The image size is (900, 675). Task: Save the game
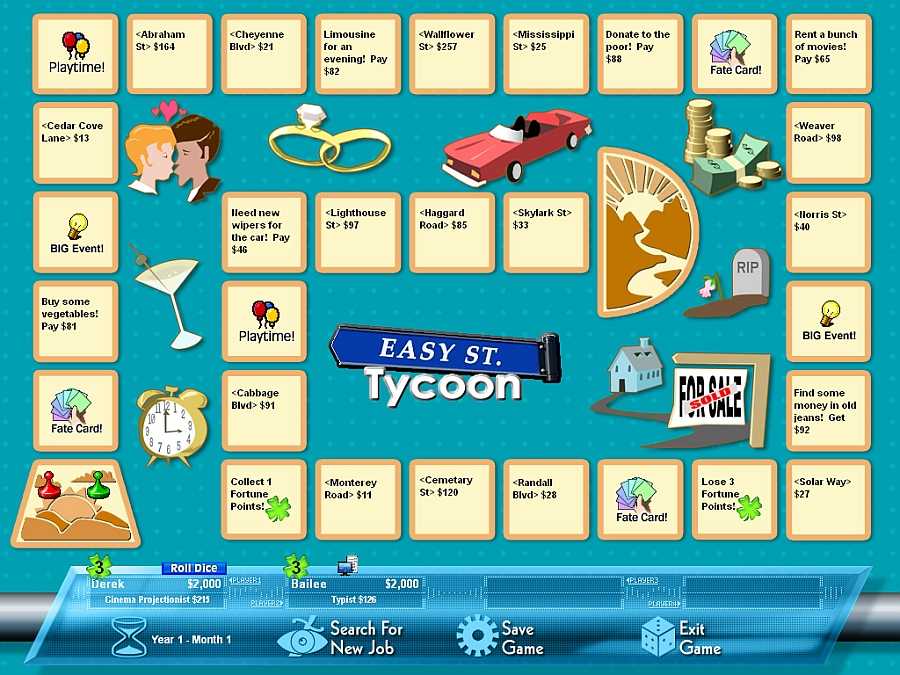500,637
